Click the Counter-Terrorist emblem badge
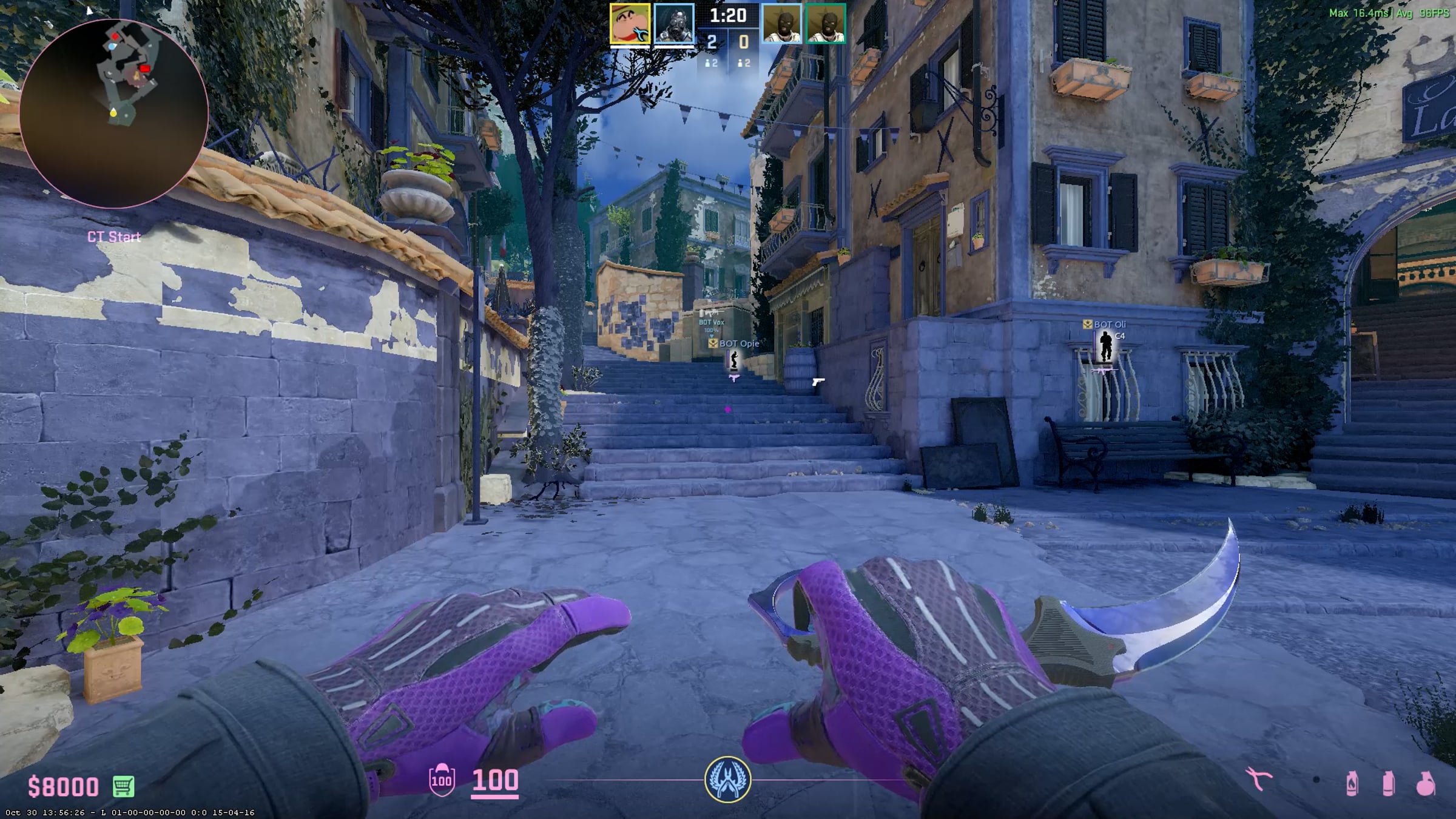The width and height of the screenshot is (1456, 819). pos(727,780)
